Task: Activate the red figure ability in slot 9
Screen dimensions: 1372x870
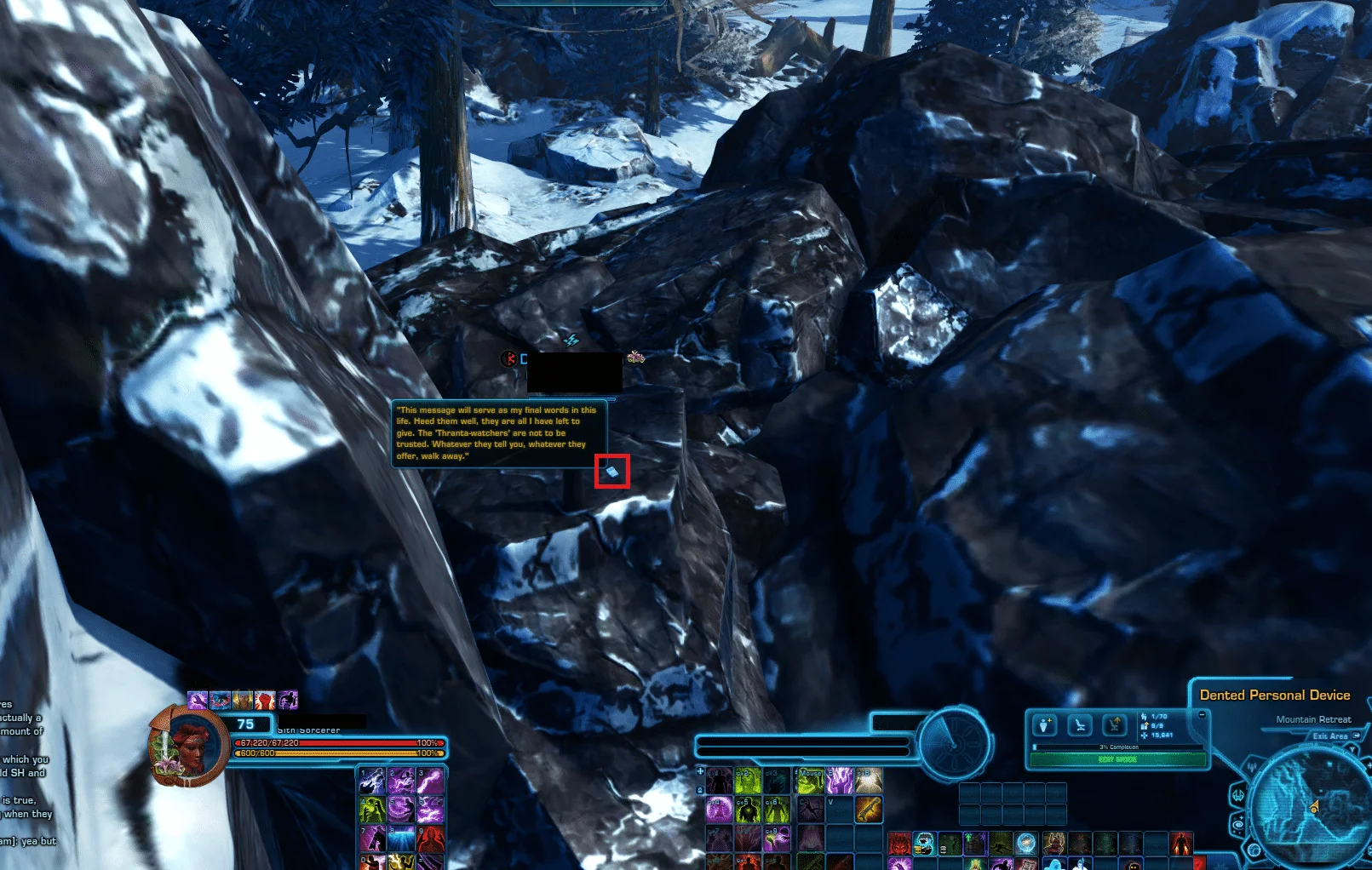Action: tap(430, 839)
